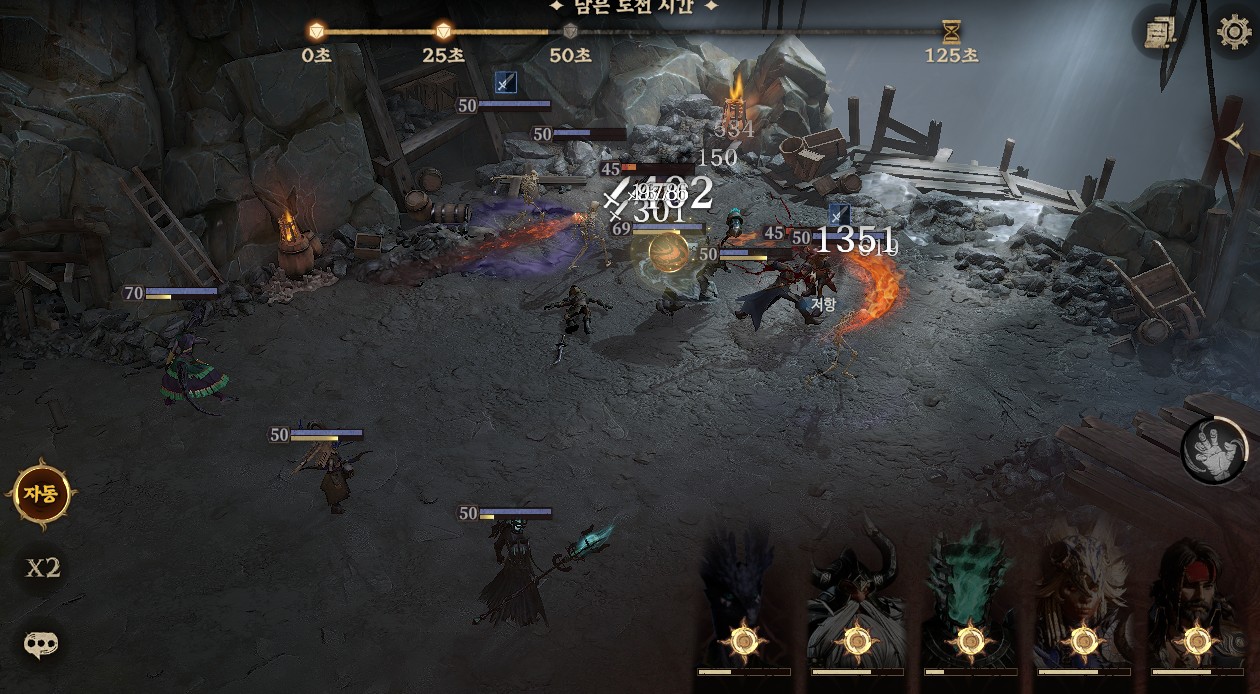1260x694 pixels.
Task: Toggle the 자동 auto-battle button
Action: coord(41,492)
